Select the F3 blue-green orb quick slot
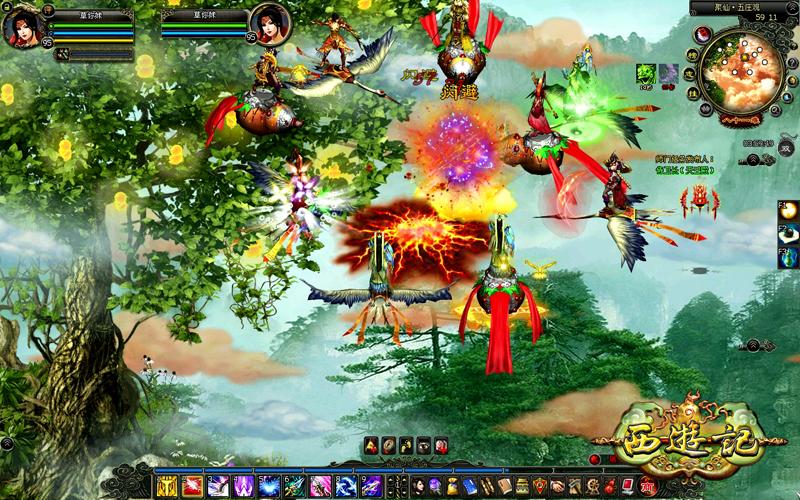The image size is (800, 500). 790,257
